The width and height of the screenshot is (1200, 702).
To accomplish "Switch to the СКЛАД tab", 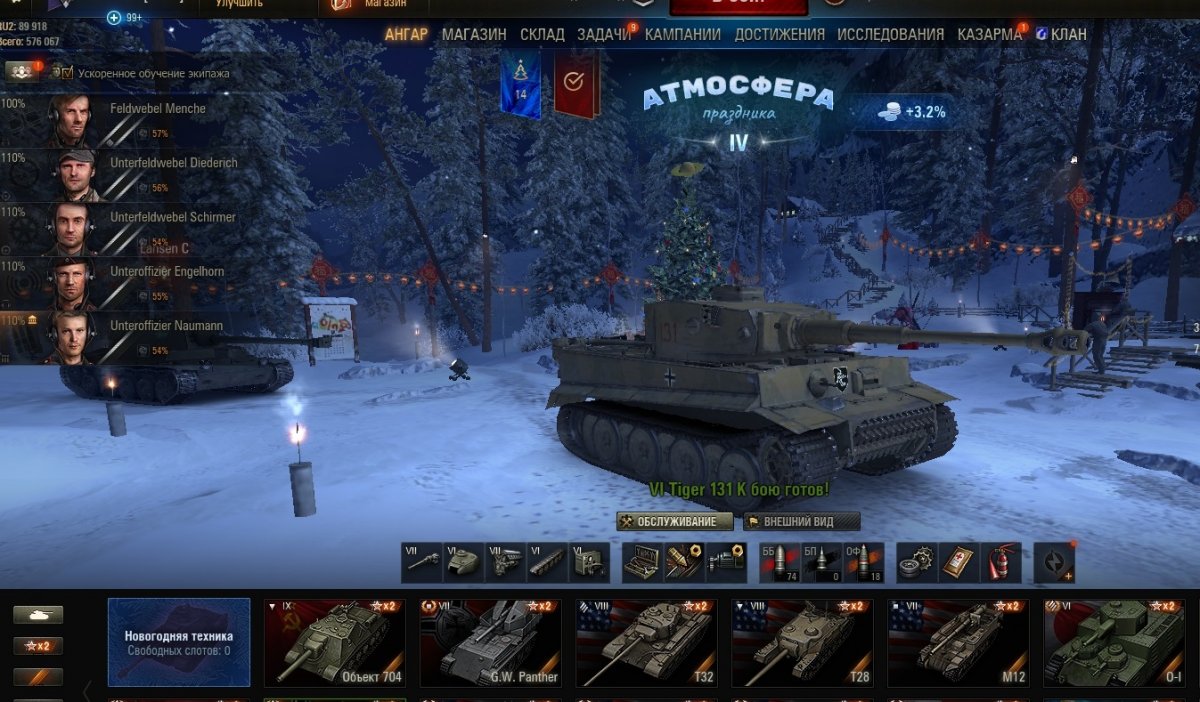I will point(542,34).
